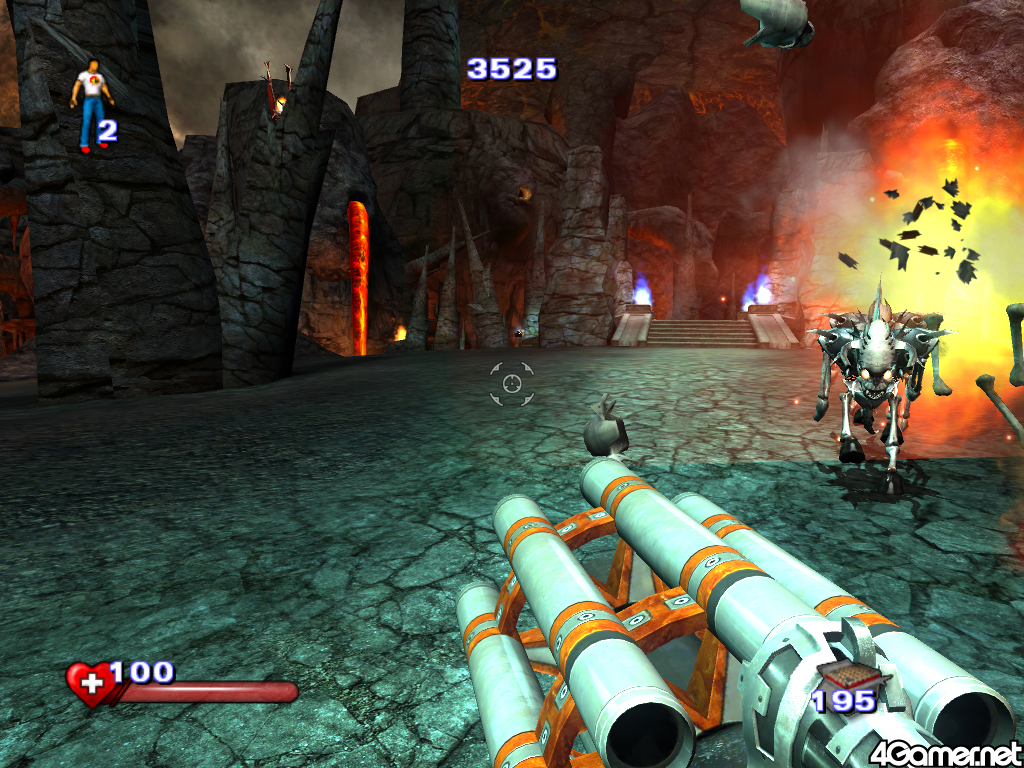Click the ammo crate icon

point(842,675)
